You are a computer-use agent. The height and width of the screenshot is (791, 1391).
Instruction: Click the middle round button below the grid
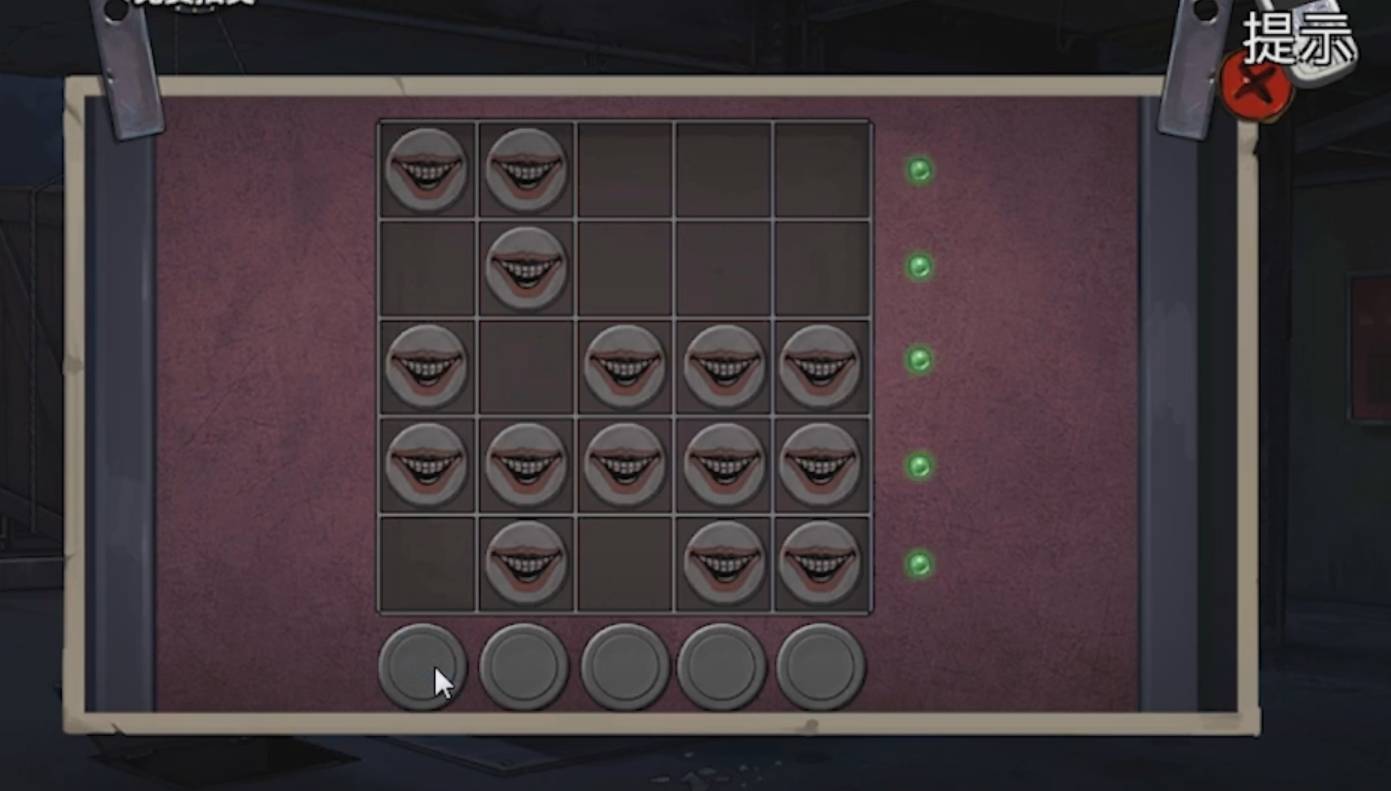click(624, 665)
